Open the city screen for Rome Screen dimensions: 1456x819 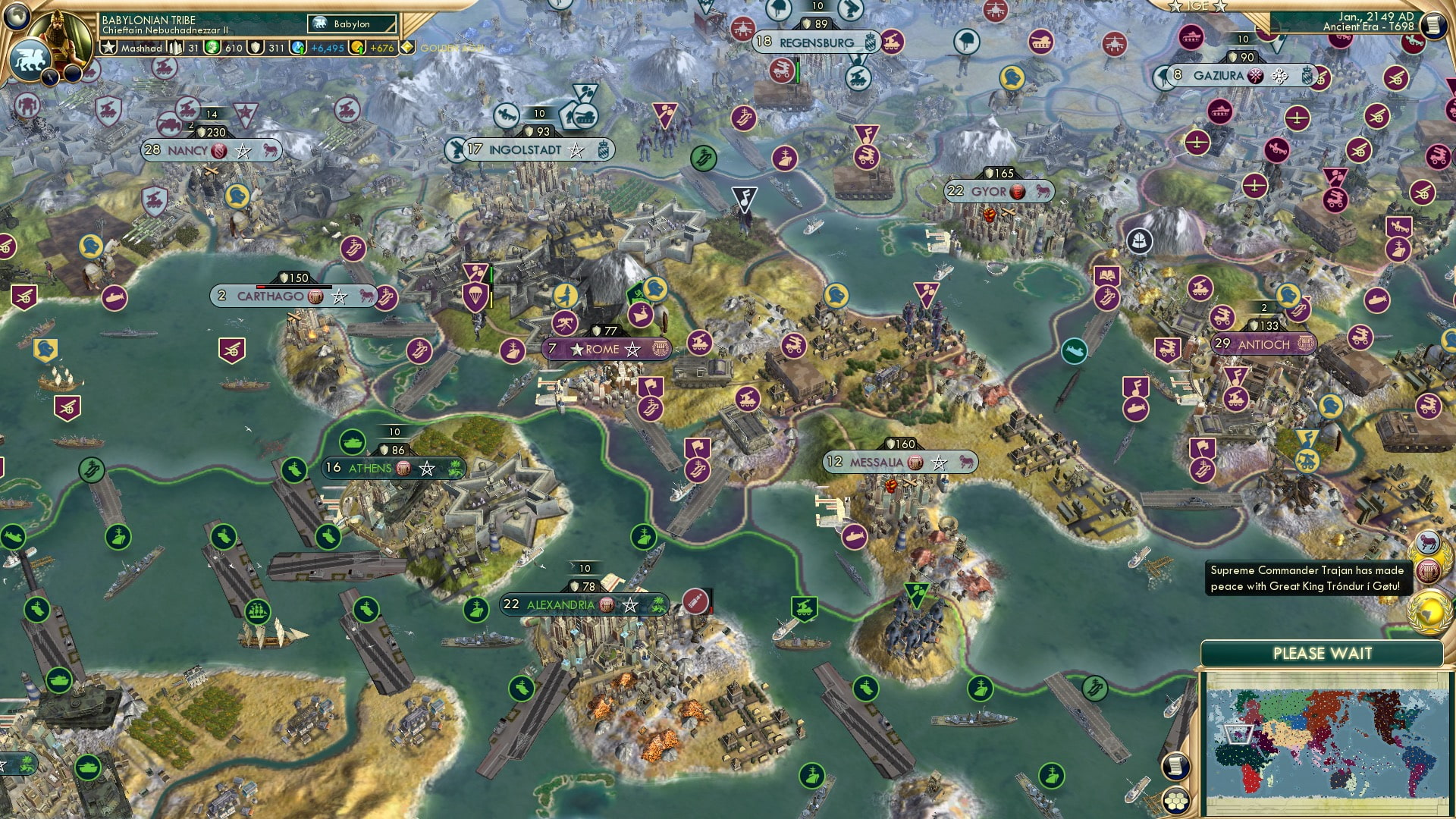(601, 350)
